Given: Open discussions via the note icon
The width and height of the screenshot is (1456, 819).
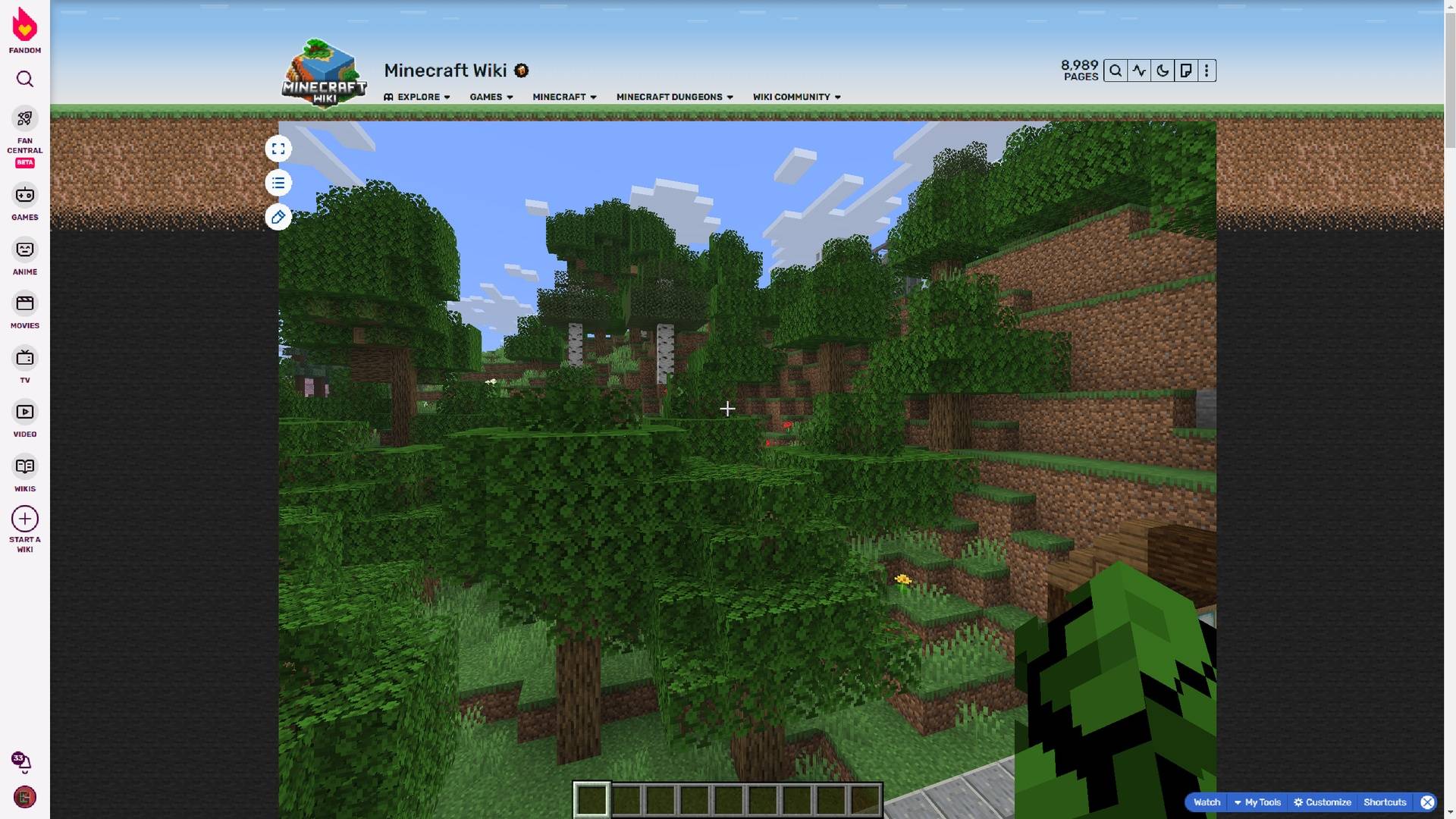Looking at the screenshot, I should pos(1185,70).
